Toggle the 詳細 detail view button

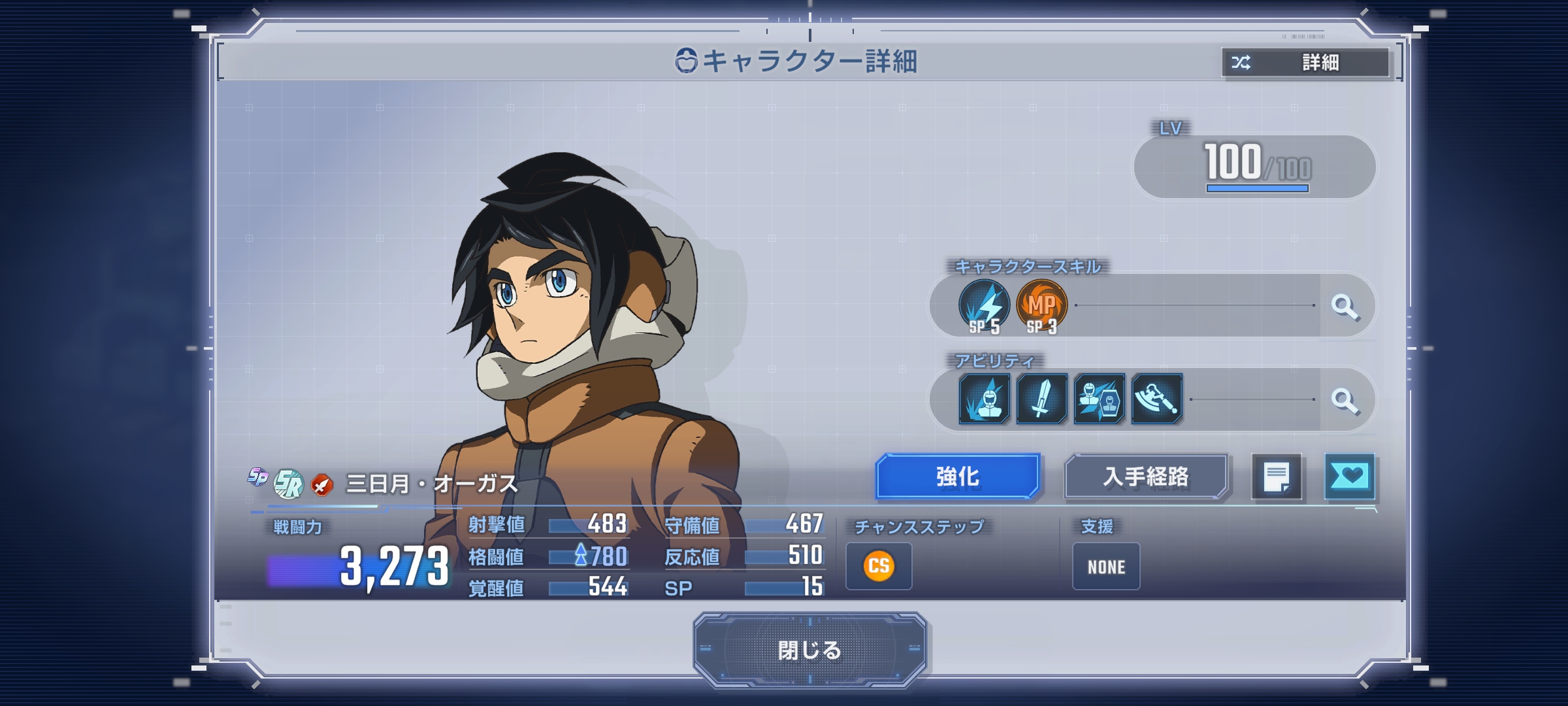[x=1306, y=63]
